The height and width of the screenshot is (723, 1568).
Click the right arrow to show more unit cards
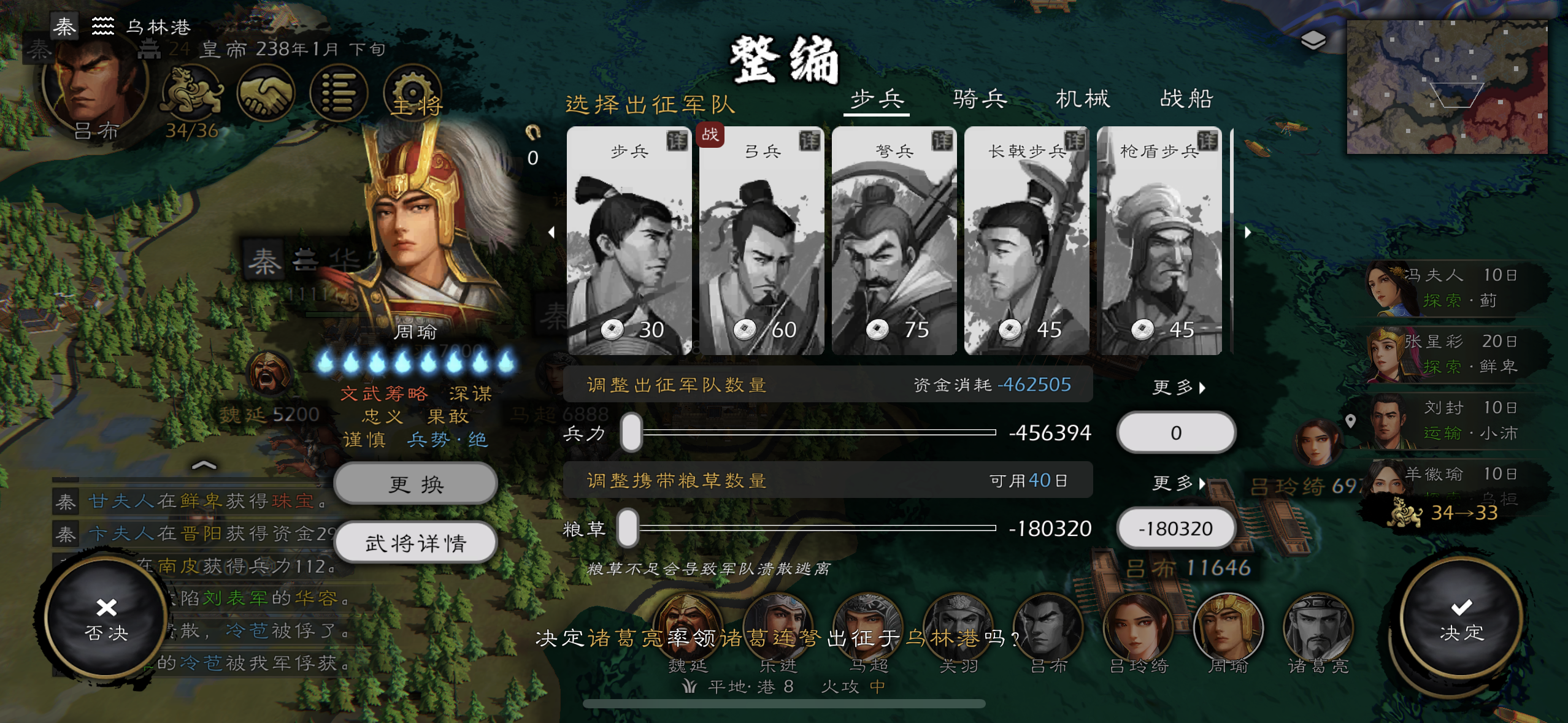[1248, 232]
